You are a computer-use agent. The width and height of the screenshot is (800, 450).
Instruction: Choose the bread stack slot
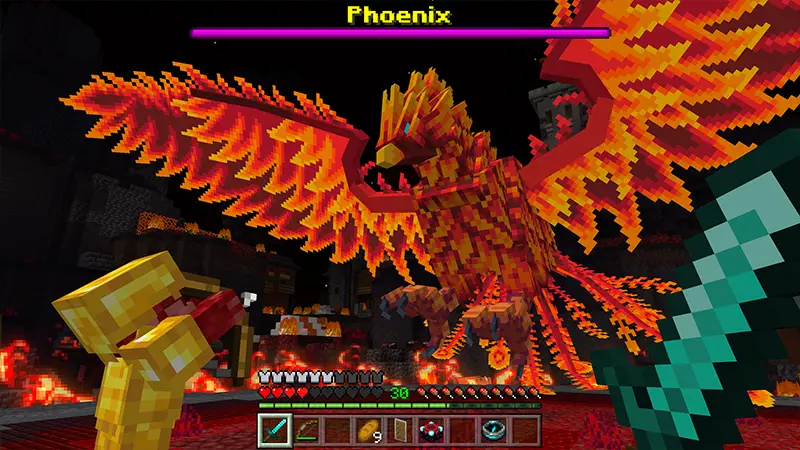[x=369, y=430]
